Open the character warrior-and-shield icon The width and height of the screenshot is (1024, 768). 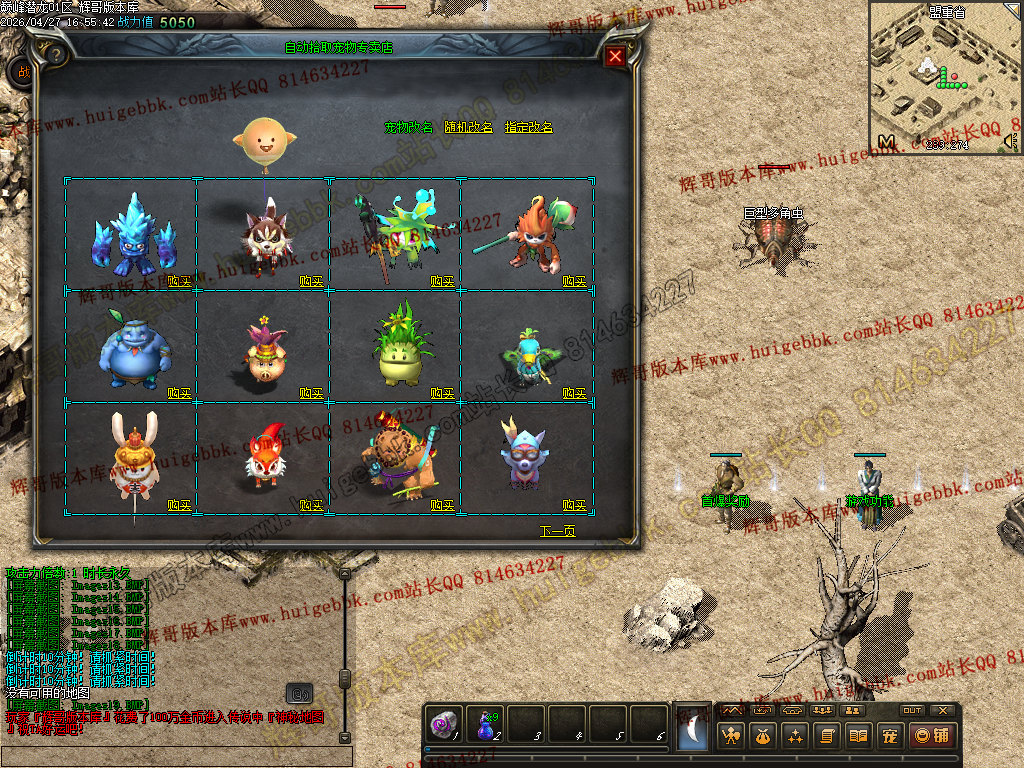pyautogui.click(x=732, y=737)
